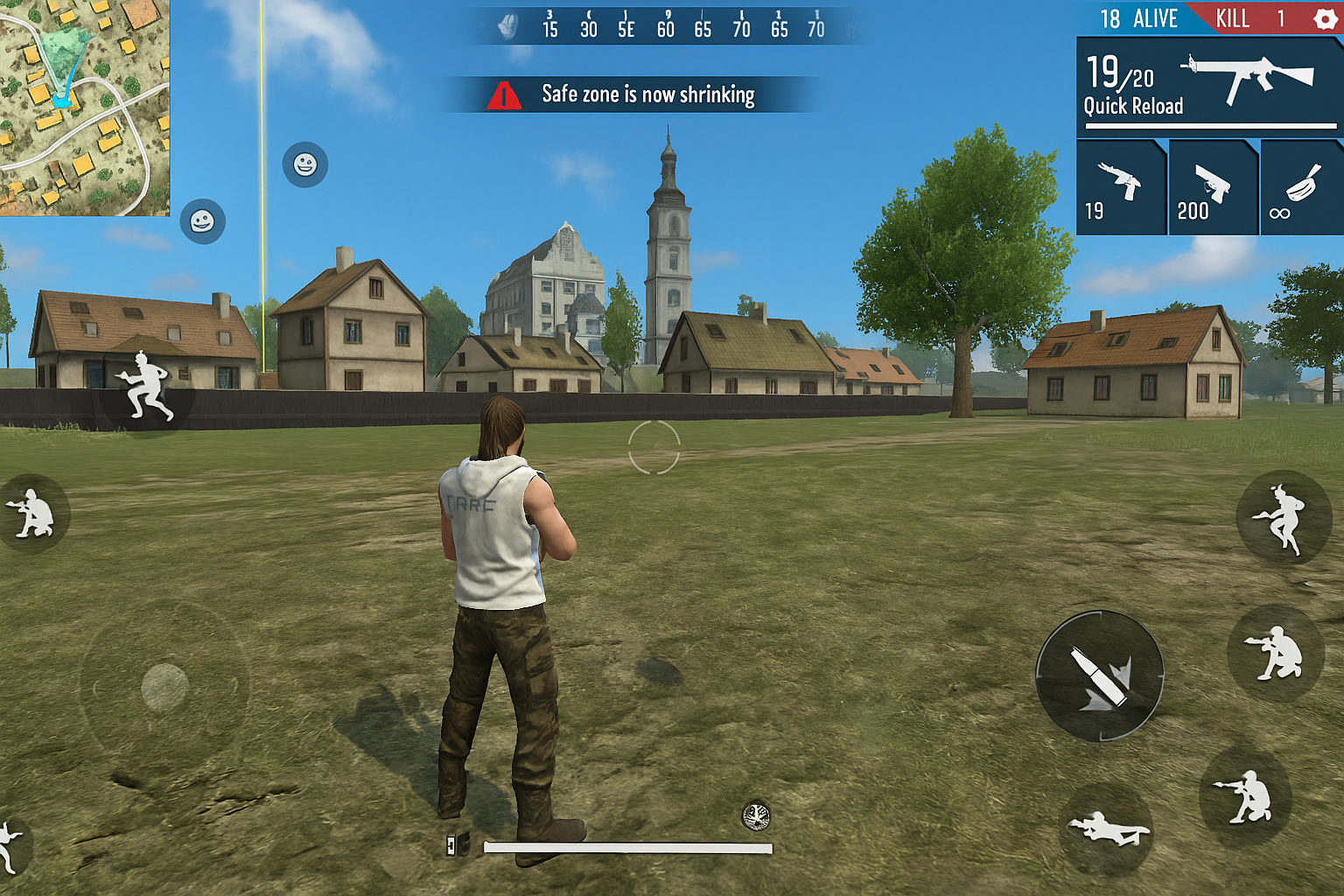Switch to the rifle slot showing 19
This screenshot has height=896, width=1344.
pyautogui.click(x=1121, y=188)
